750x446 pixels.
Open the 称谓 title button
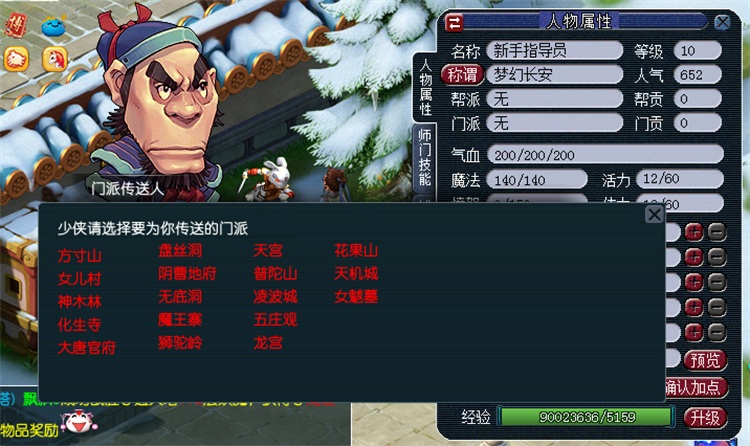[x=462, y=75]
